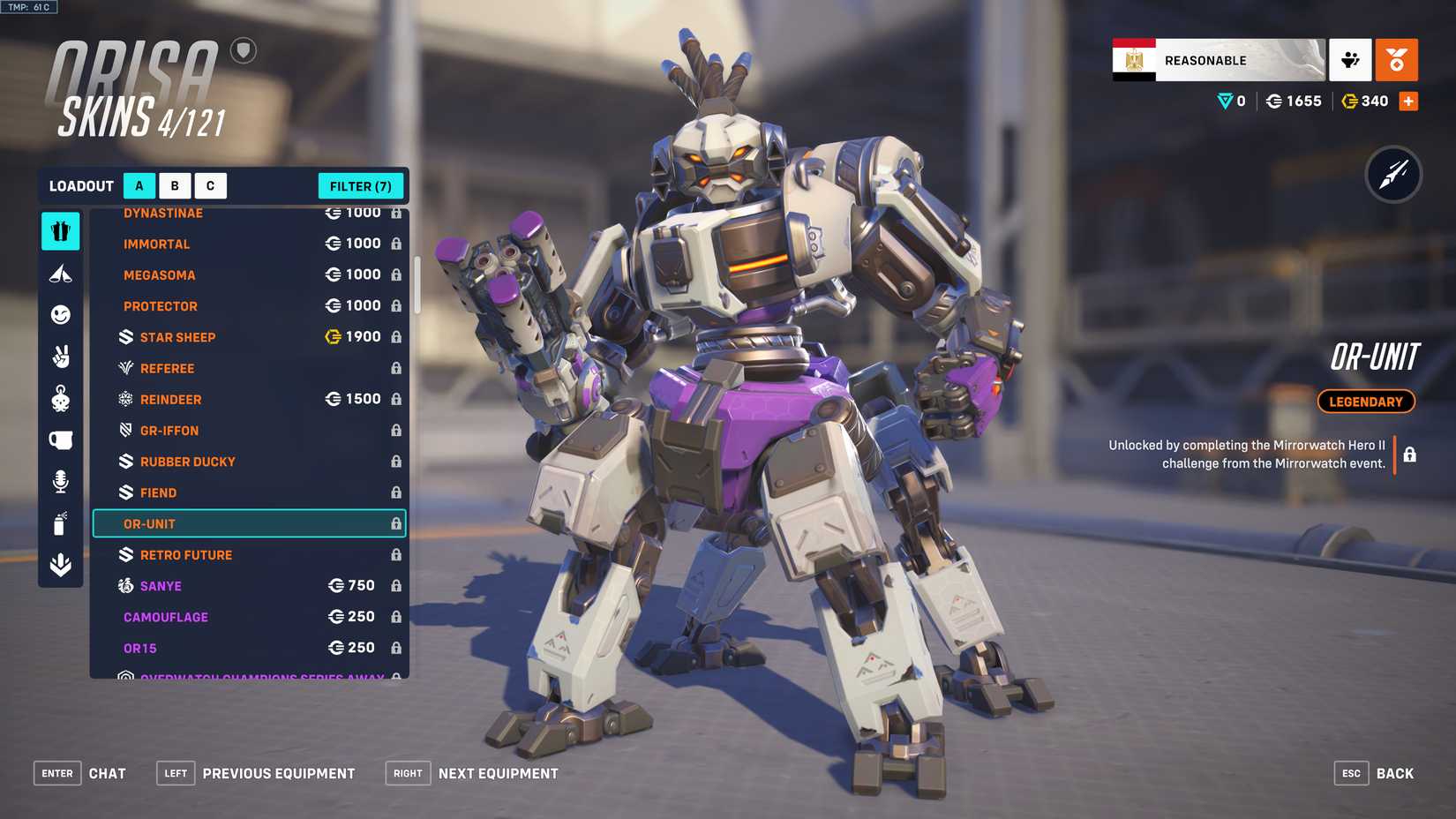Open the social group icon near the nameplate

(x=1350, y=59)
